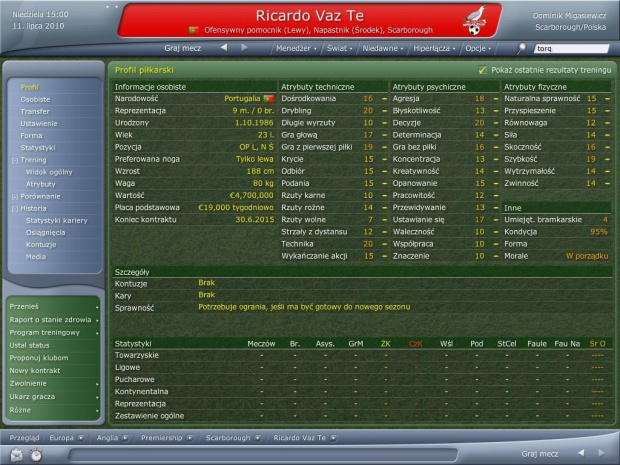Show the Statystyki page
Viewport: 620px width, 465px height.
(x=38, y=147)
